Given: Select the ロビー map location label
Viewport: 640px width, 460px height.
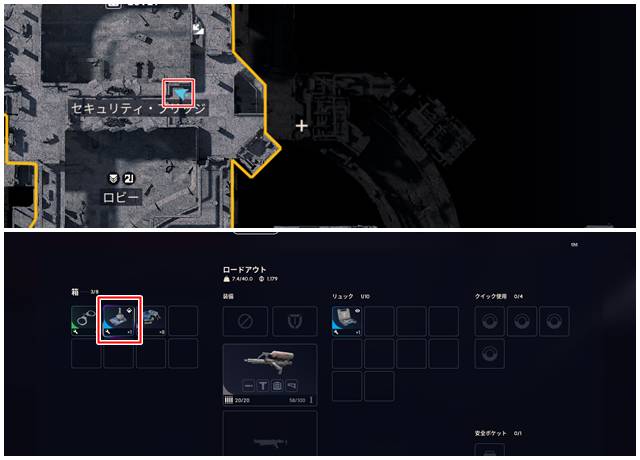Looking at the screenshot, I should click(122, 198).
